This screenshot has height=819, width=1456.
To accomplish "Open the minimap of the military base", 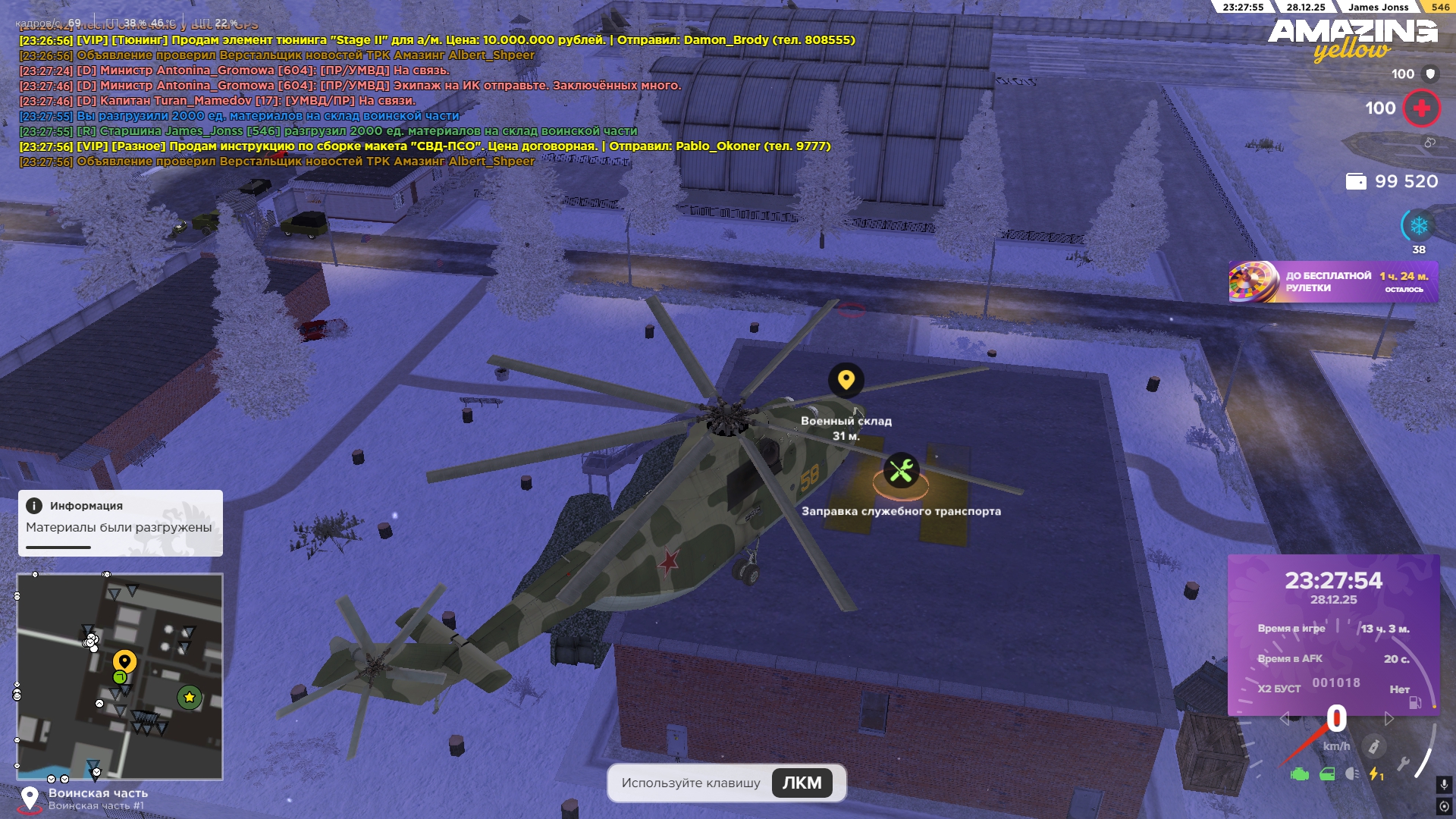I will [120, 676].
